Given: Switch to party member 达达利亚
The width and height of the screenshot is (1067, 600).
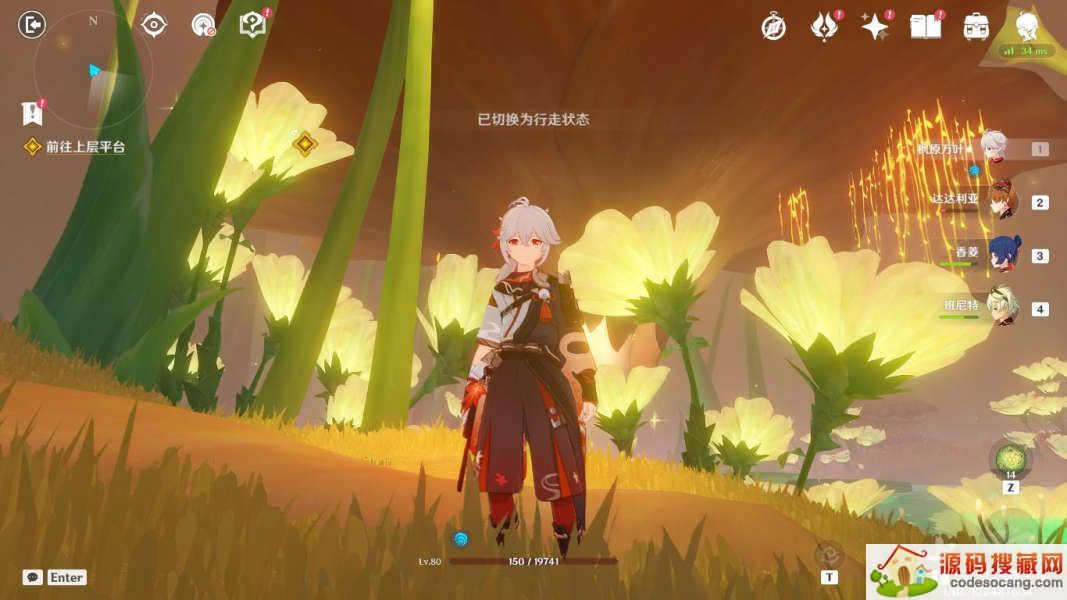Looking at the screenshot, I should pyautogui.click(x=1001, y=201).
